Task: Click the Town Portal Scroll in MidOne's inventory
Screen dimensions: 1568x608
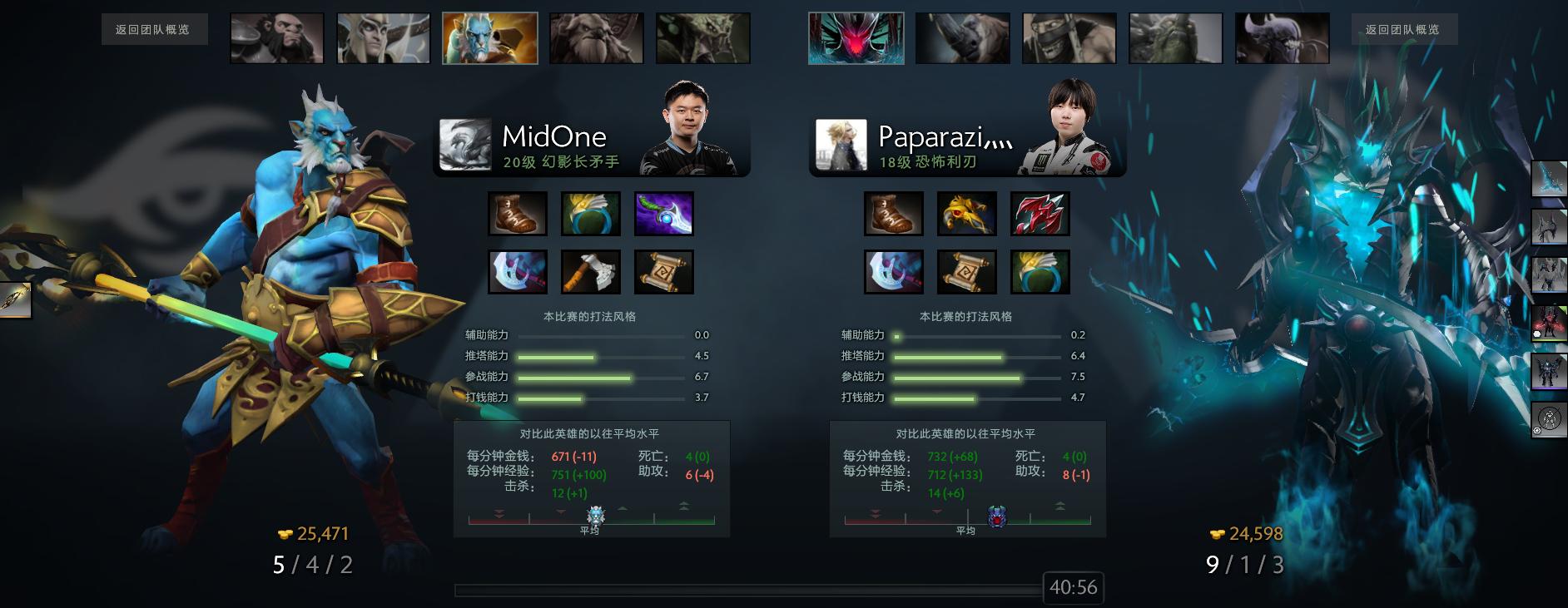Action: [x=664, y=271]
